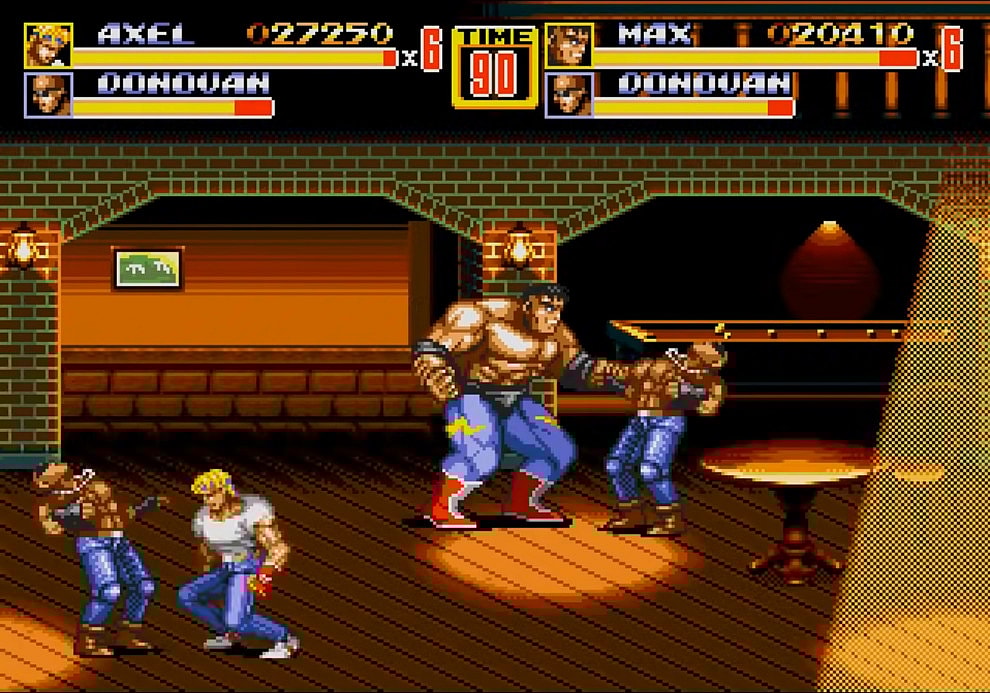The image size is (990, 693).
Task: Click the Donovan portrait under Axel's name
Action: coord(48,95)
